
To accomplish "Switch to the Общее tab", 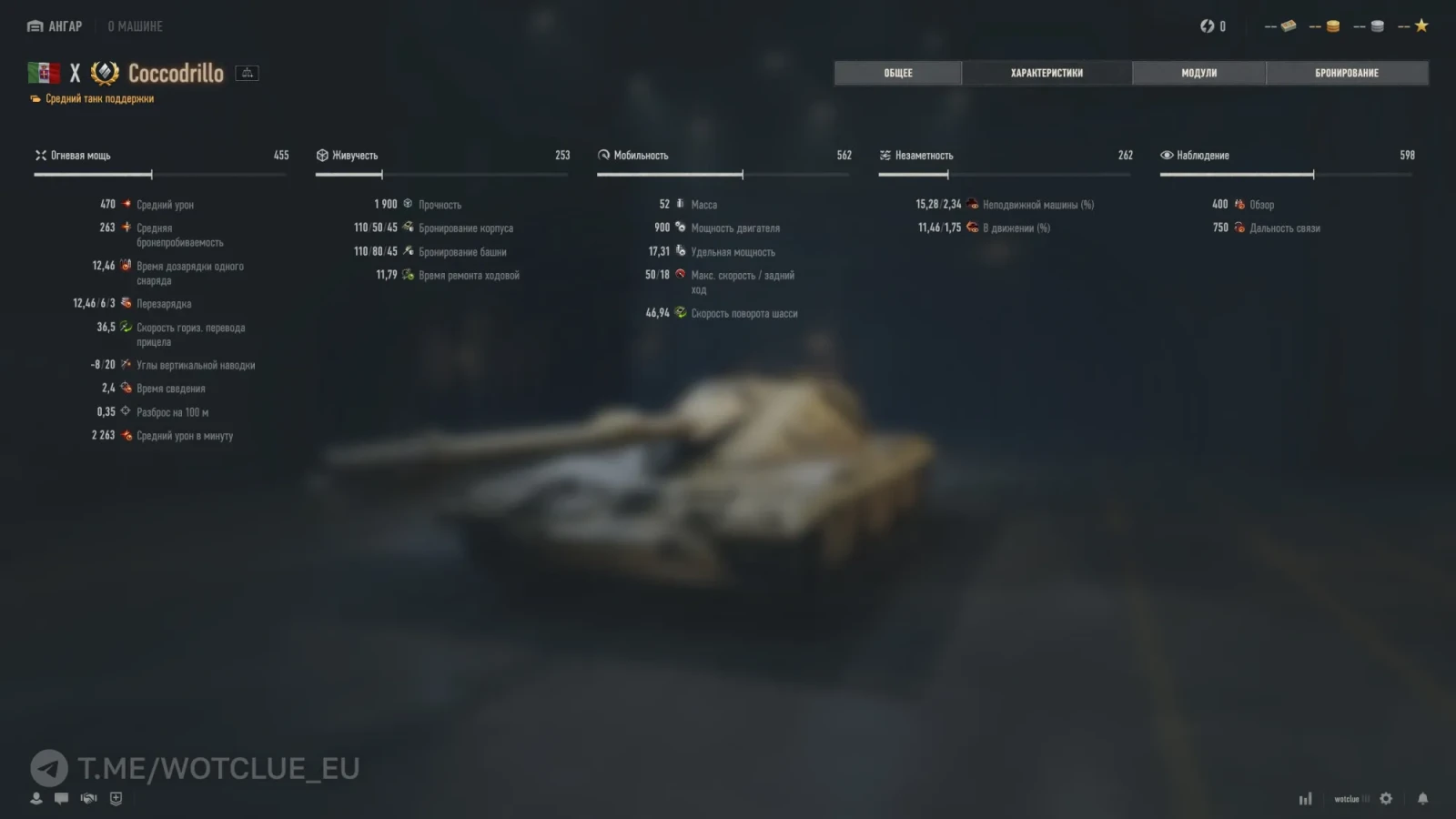I will tap(897, 73).
